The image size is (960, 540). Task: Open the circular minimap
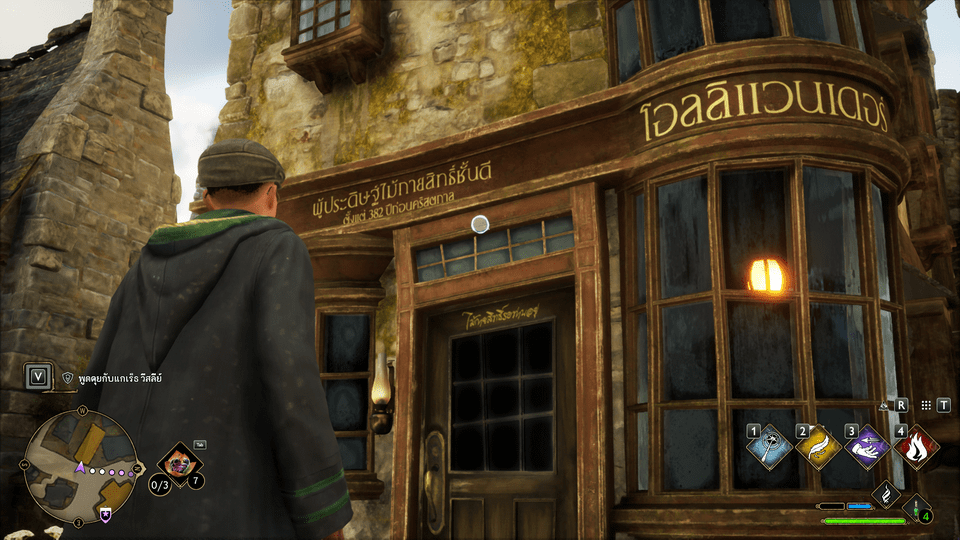click(79, 465)
